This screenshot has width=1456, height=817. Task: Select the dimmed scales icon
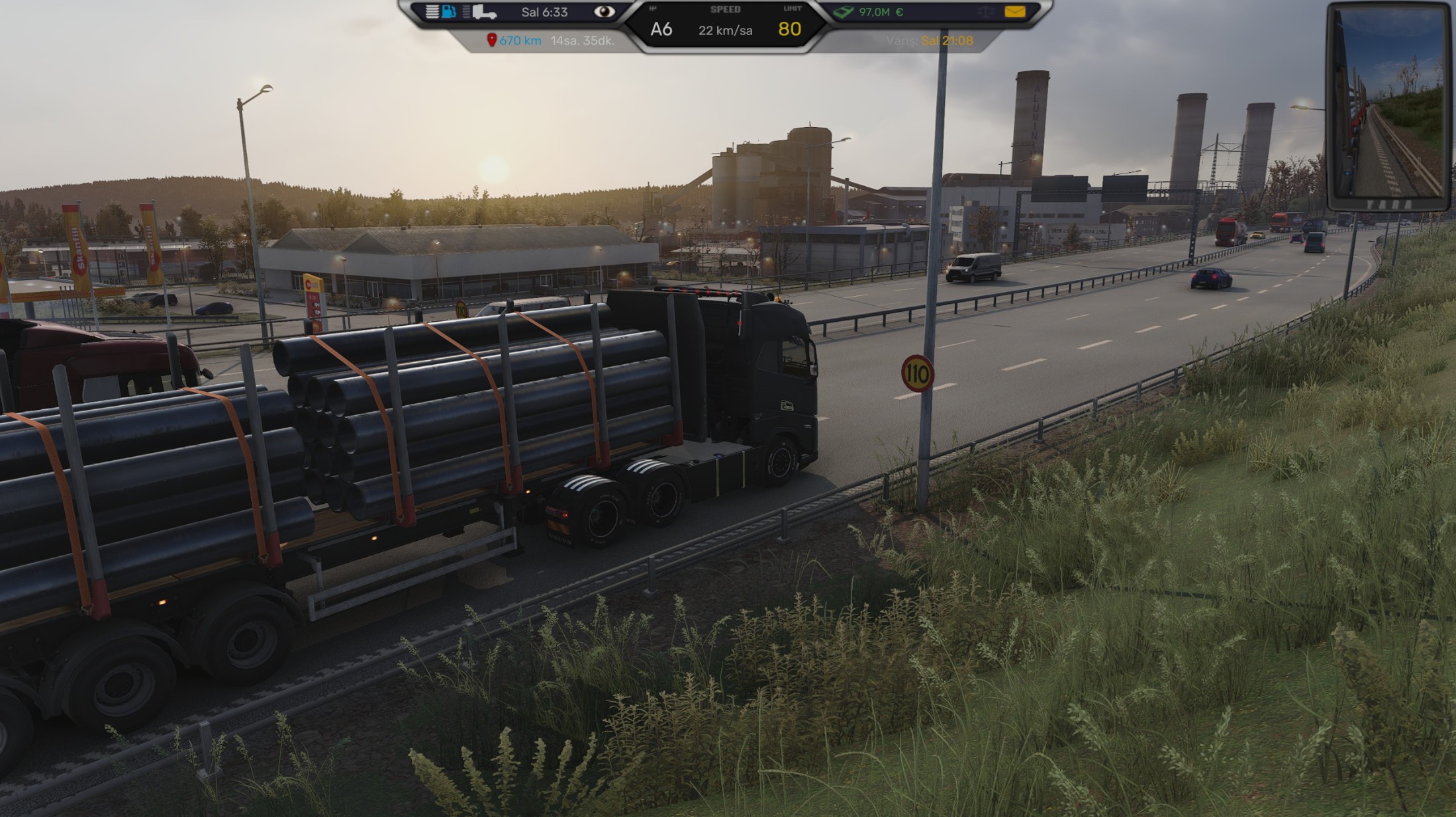pos(986,12)
